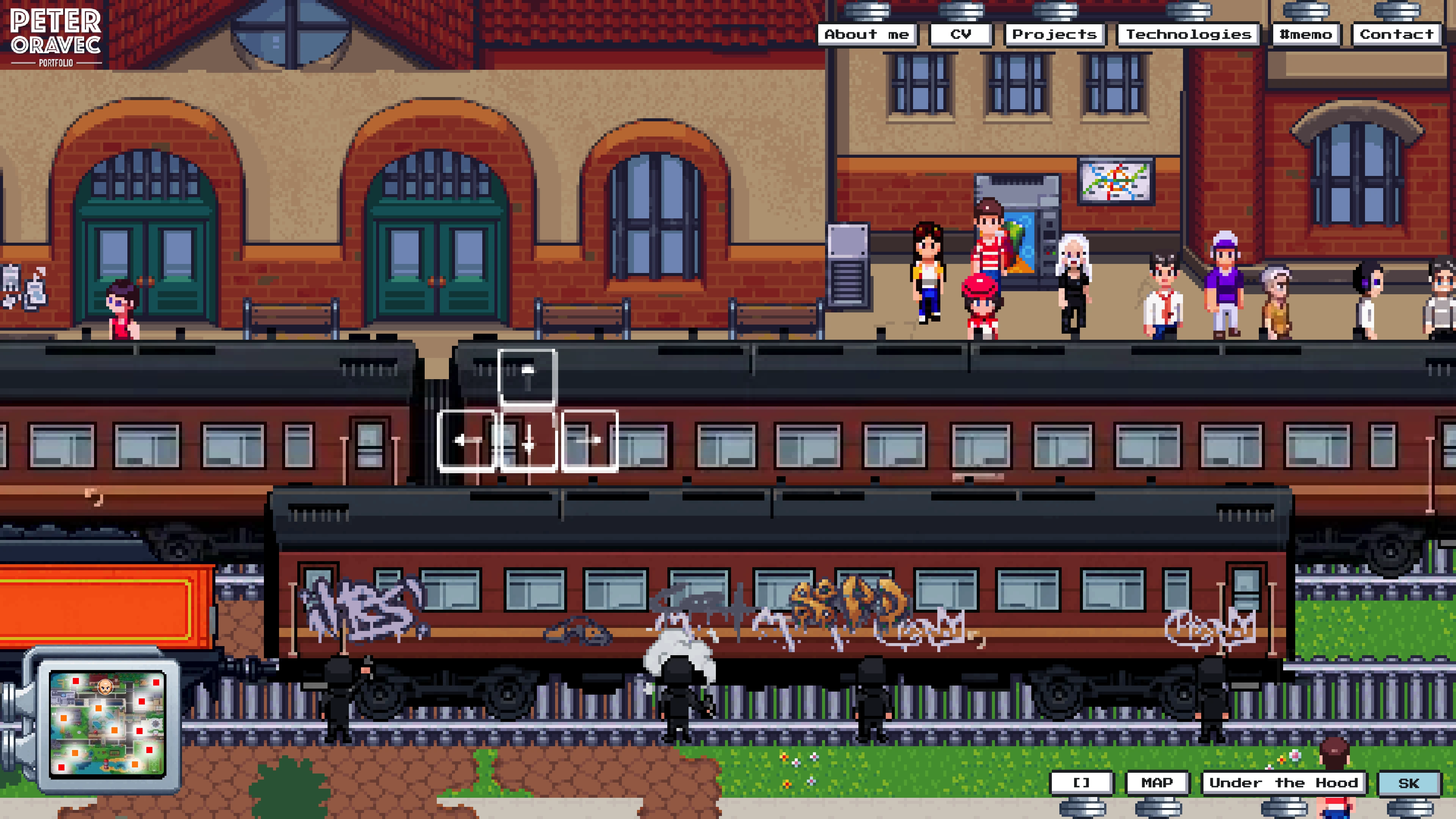This screenshot has width=1456, height=819.
Task: Switch language with the SK button
Action: coord(1408,783)
